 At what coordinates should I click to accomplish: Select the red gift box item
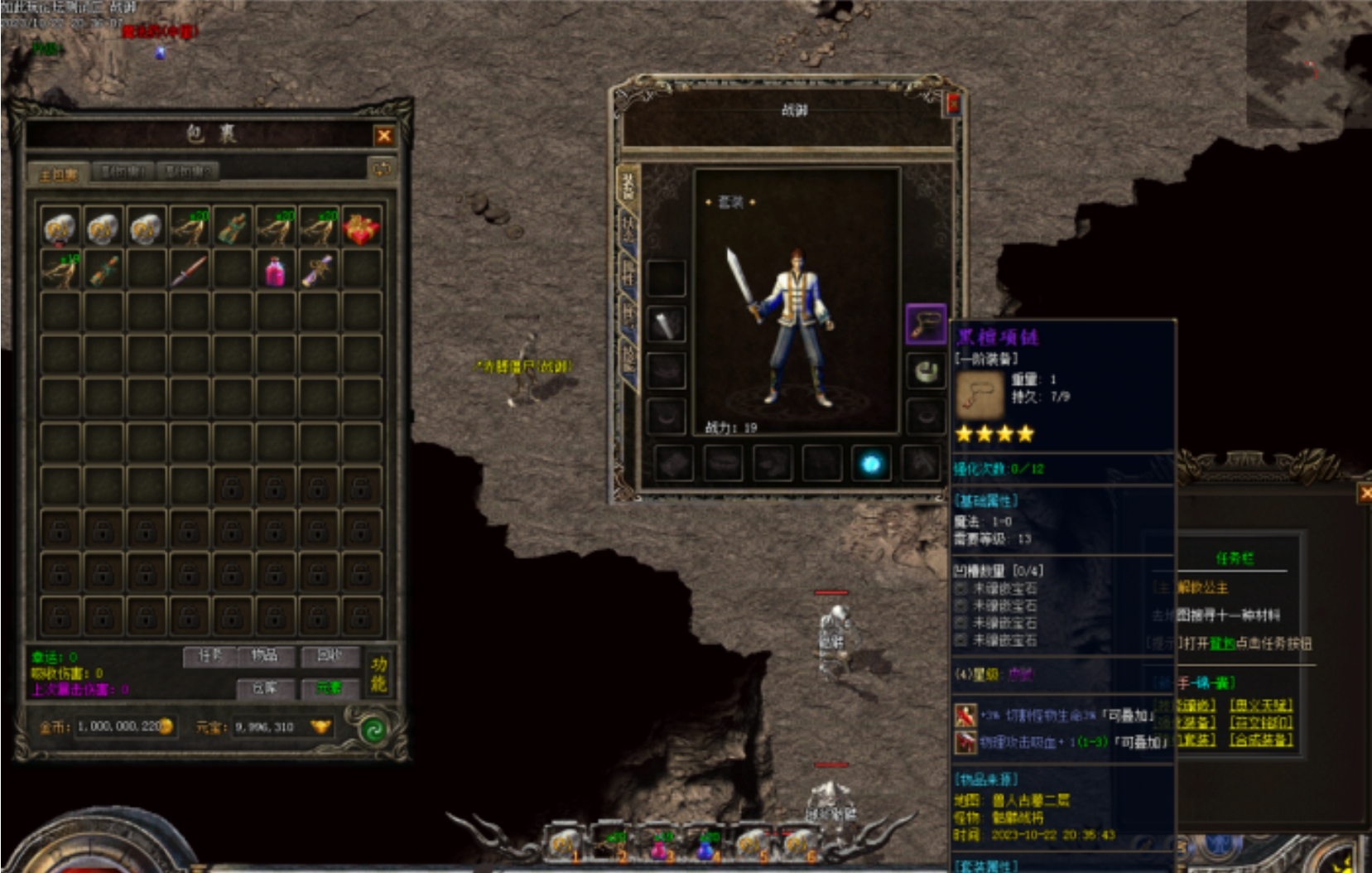361,228
